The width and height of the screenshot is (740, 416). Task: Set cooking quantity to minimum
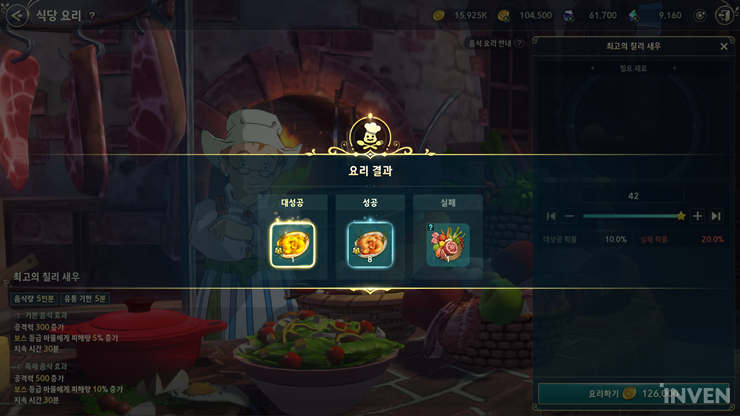[x=551, y=216]
